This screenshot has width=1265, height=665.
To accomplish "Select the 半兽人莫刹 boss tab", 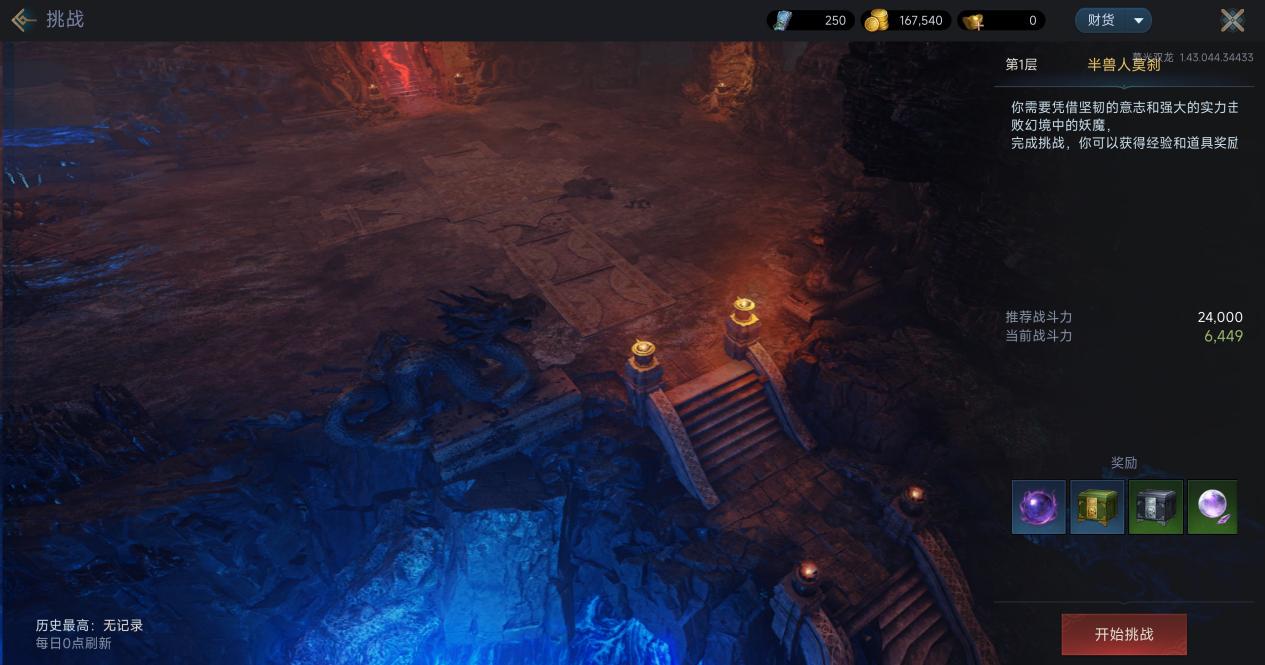I will 1123,65.
